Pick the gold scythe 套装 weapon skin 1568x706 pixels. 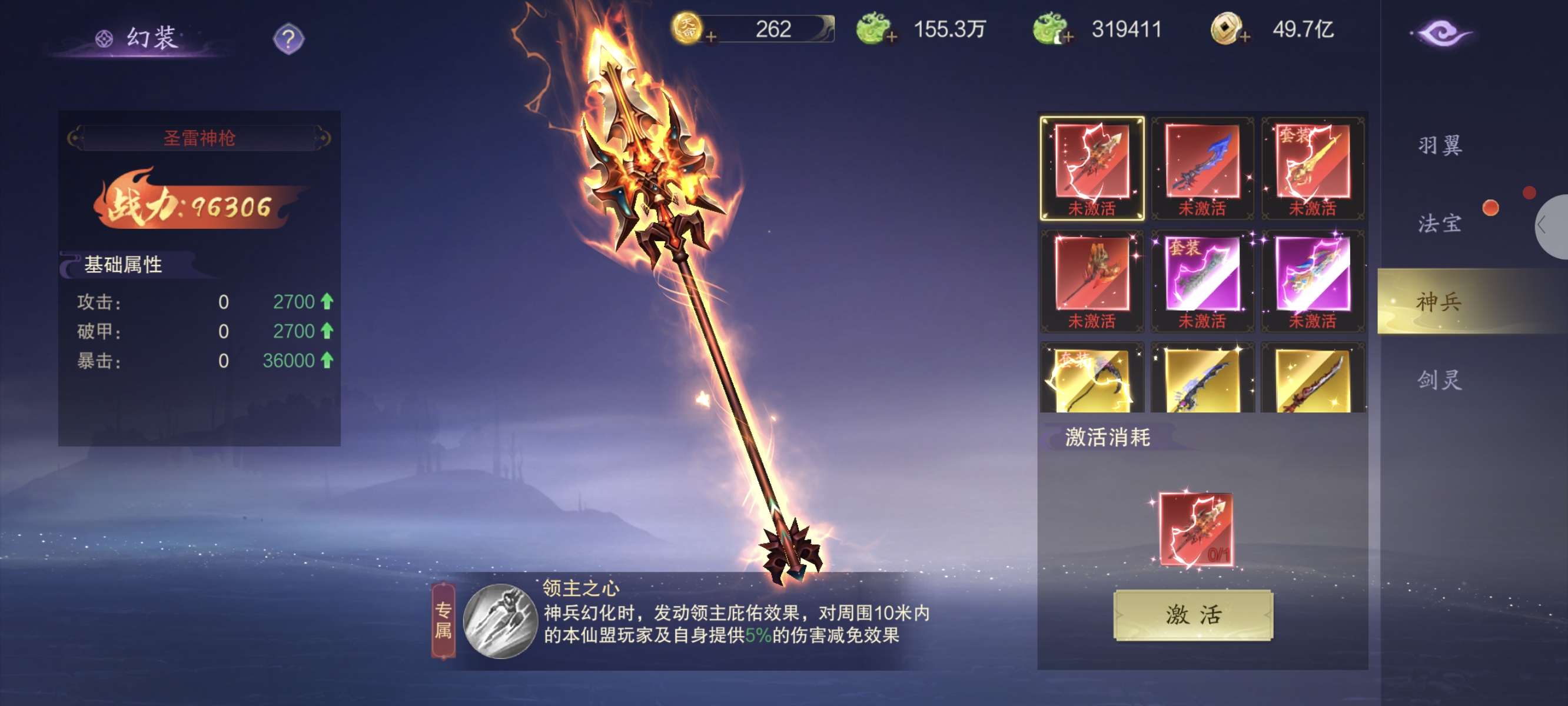pos(1092,378)
